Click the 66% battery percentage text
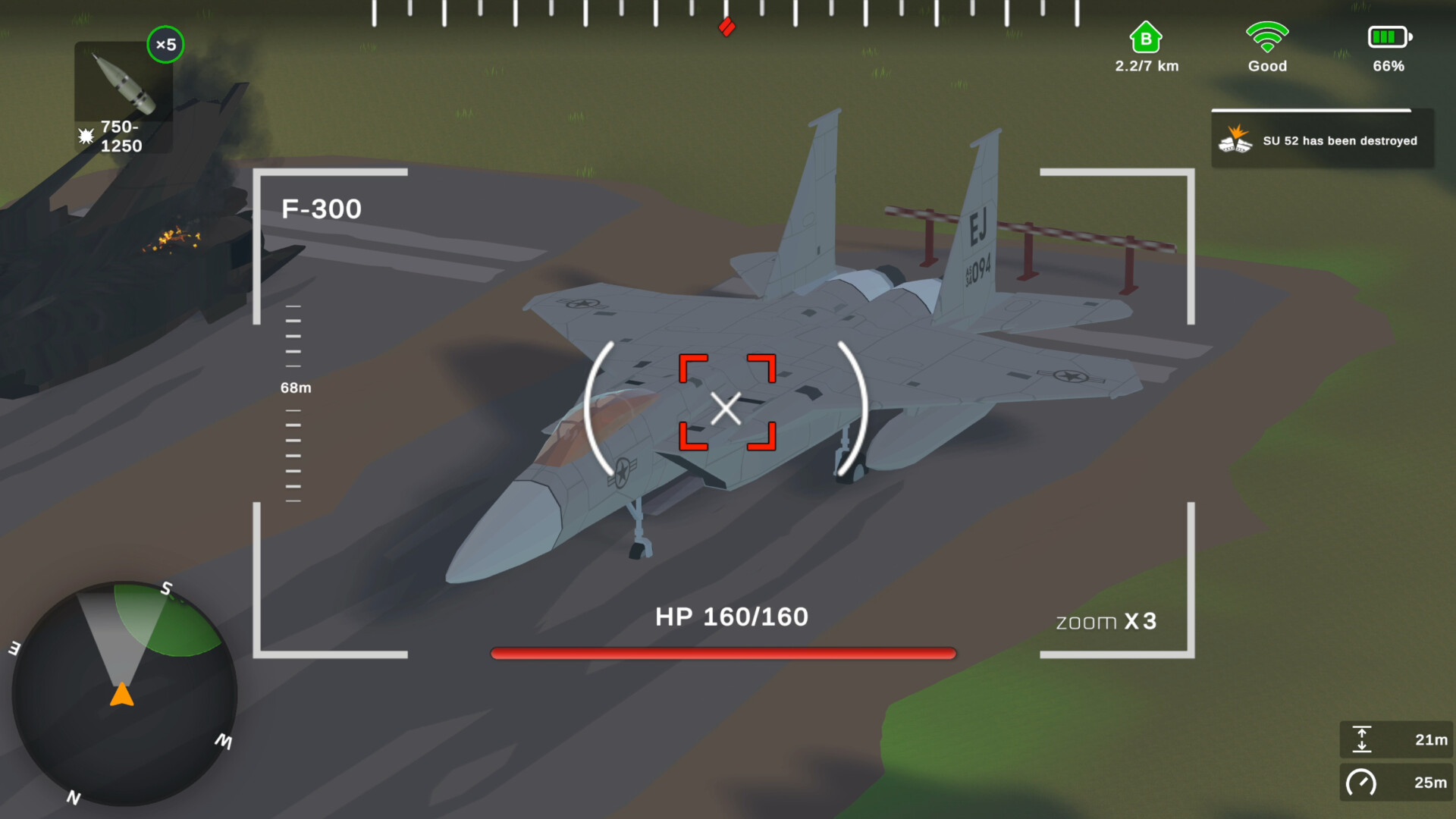 point(1389,66)
